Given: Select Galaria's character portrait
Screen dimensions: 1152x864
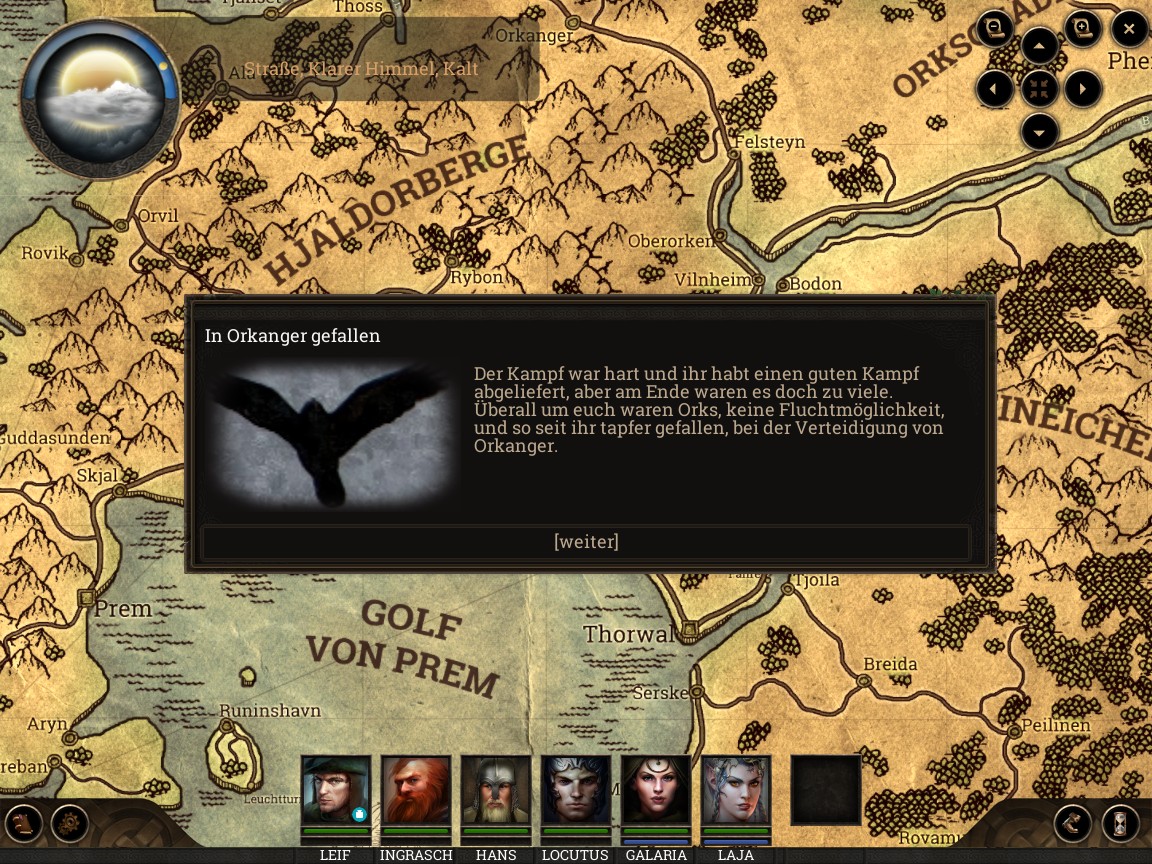Looking at the screenshot, I should (656, 790).
